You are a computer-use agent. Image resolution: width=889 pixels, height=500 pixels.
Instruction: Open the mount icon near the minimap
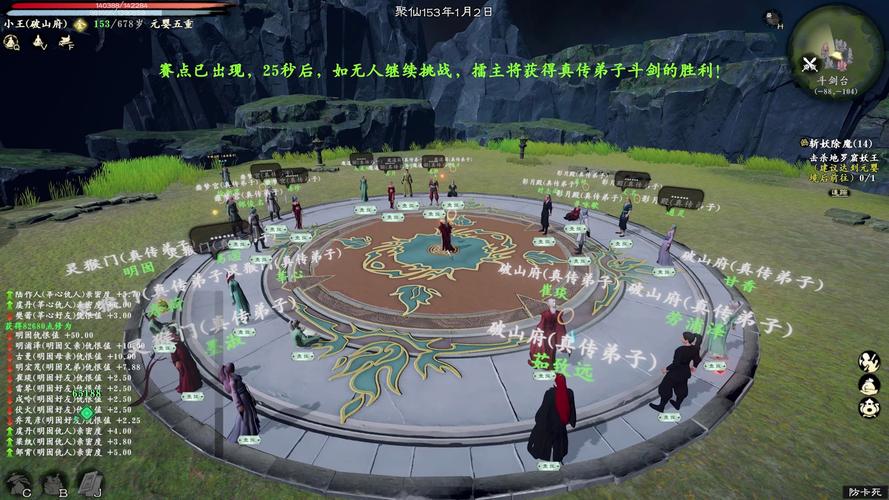coord(772,17)
